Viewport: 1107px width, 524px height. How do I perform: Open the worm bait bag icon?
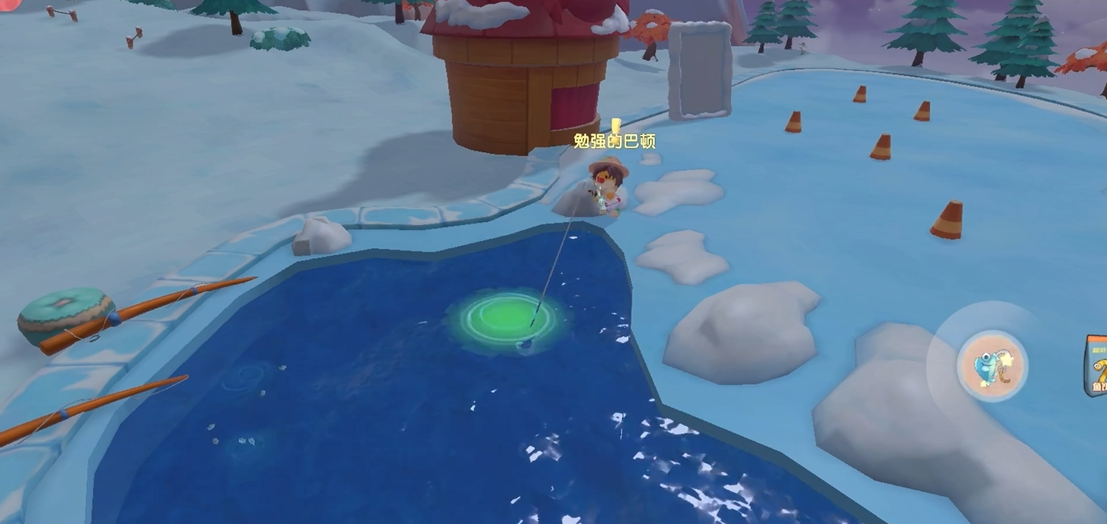click(x=1097, y=366)
